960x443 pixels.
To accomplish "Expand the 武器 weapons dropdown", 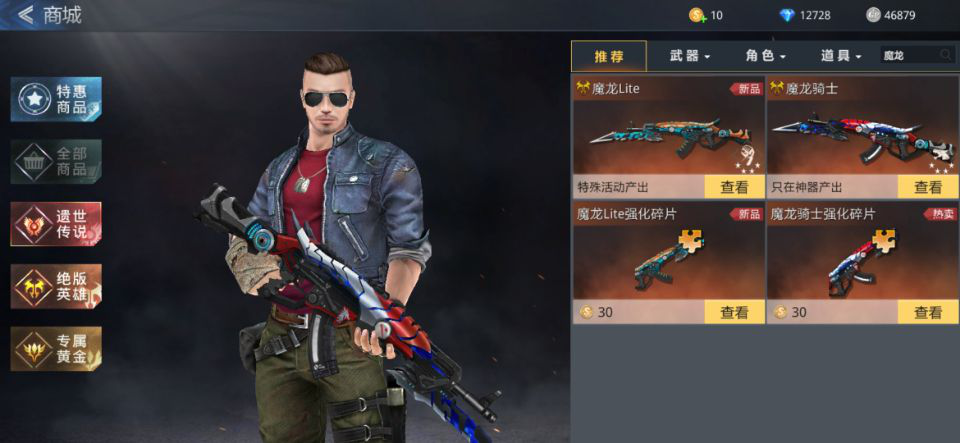I will coord(690,56).
